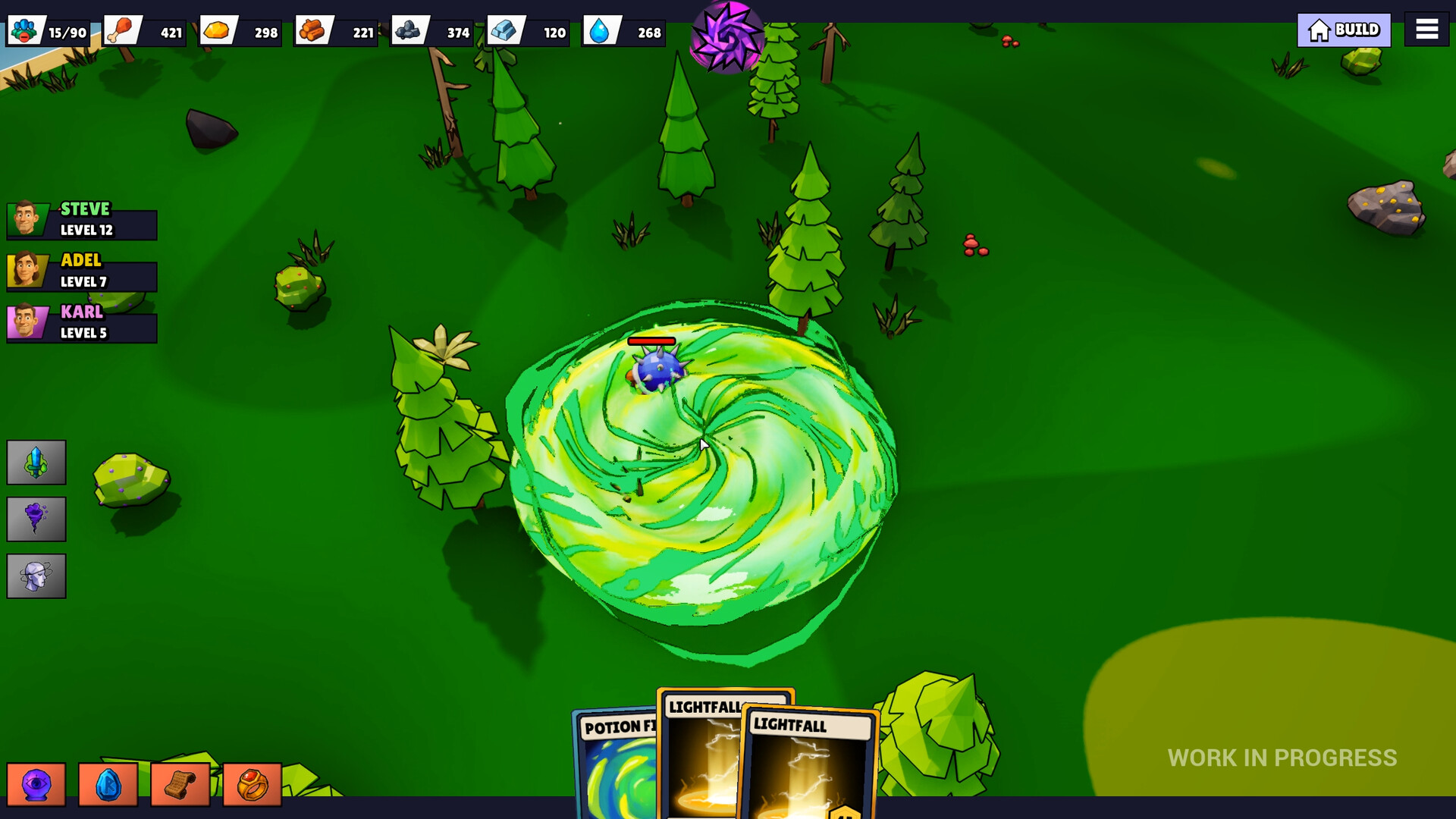Select the crystal sword spell icon
The height and width of the screenshot is (819, 1456).
coord(36,462)
